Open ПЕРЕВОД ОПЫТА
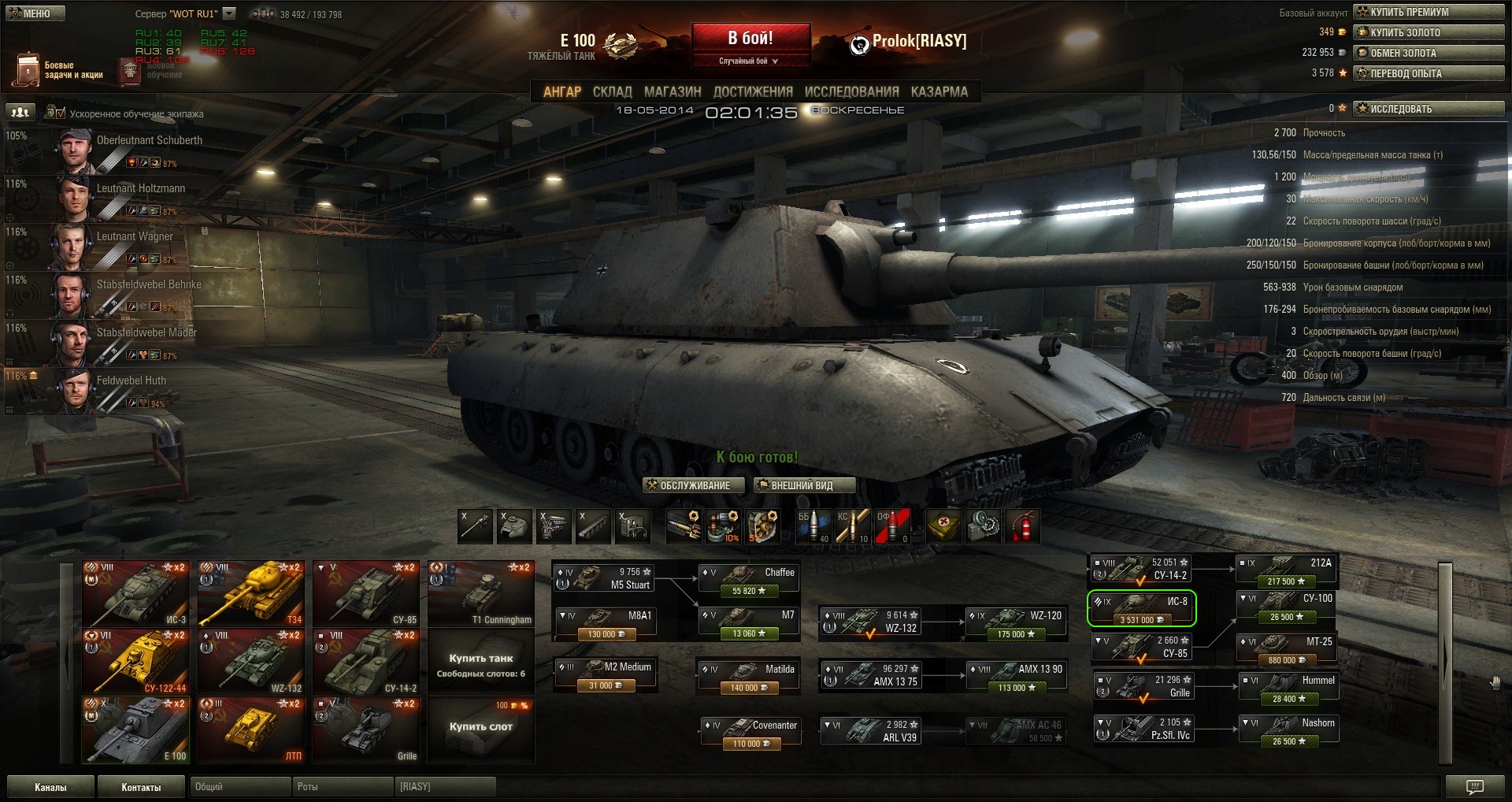 pos(1429,73)
